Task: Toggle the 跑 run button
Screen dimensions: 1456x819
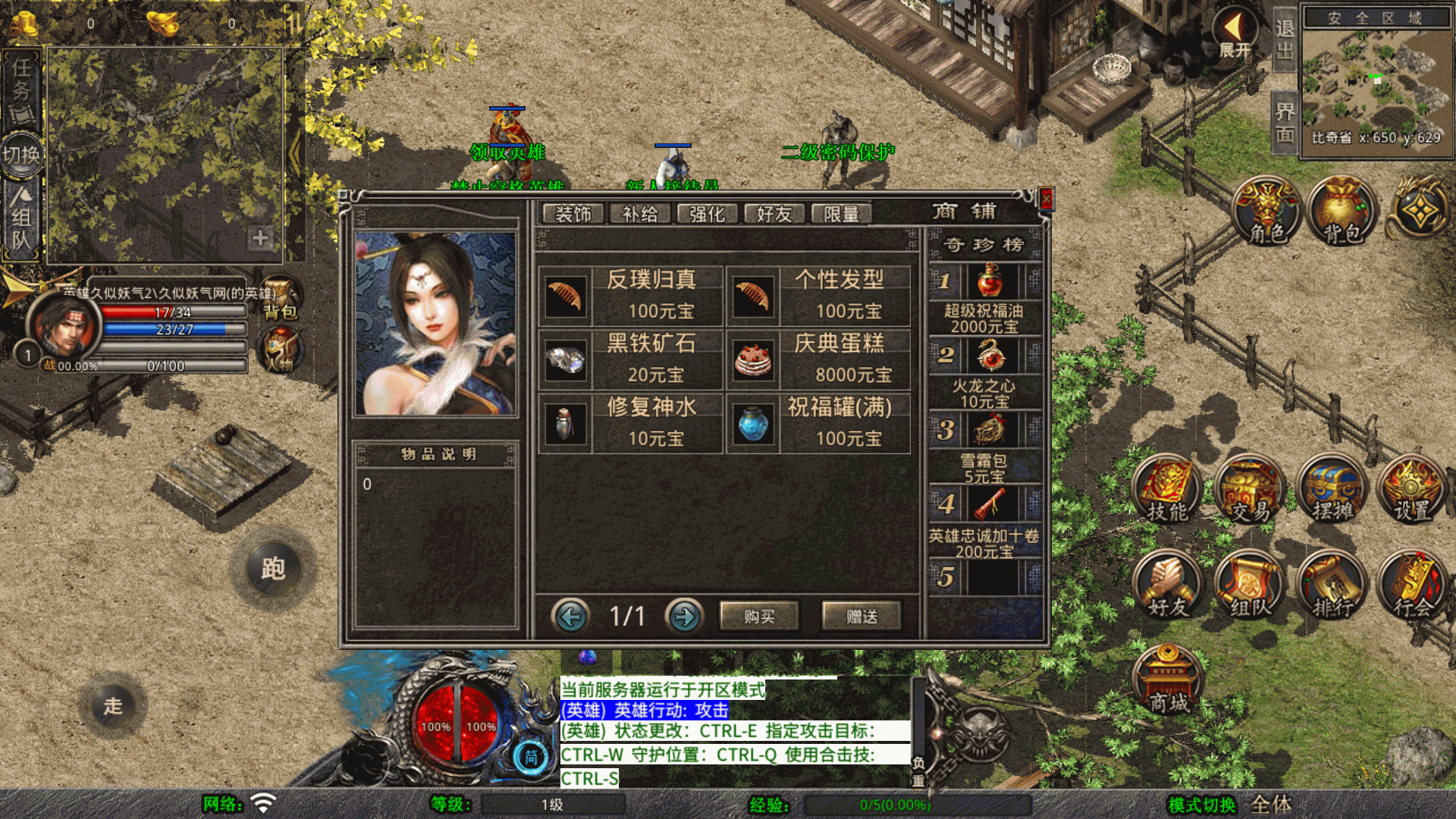Action: (x=273, y=569)
